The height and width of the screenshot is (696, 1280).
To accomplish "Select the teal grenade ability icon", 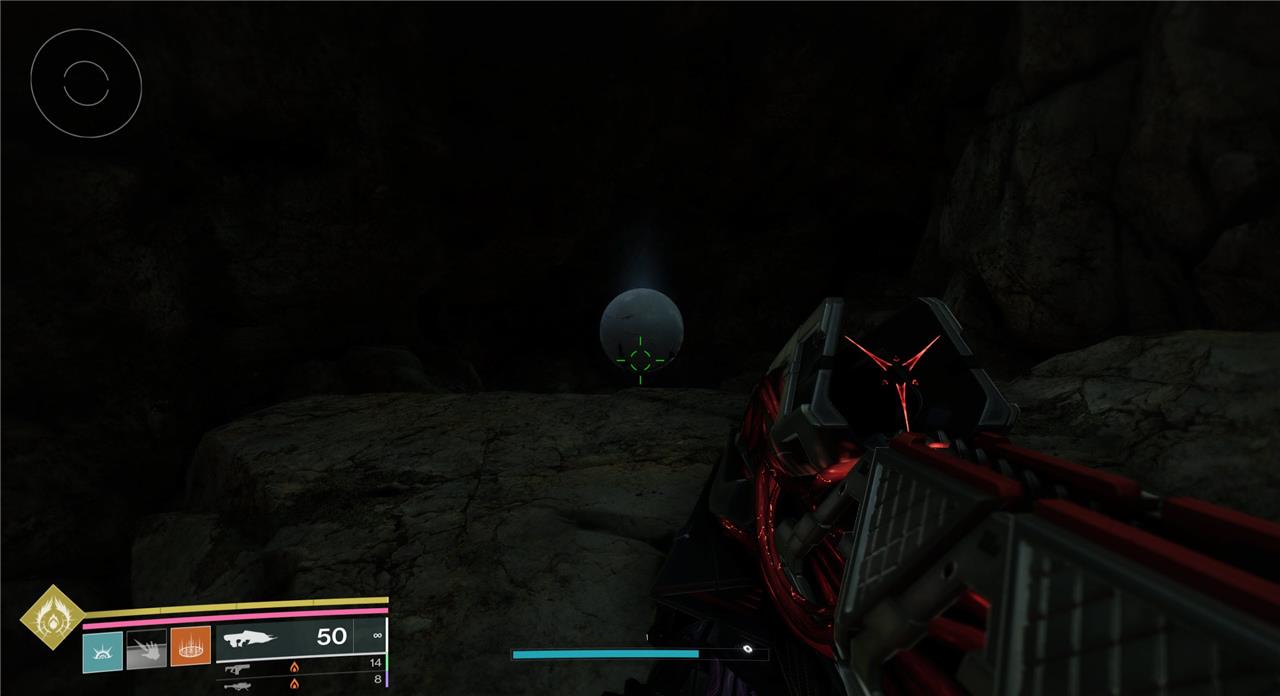I will pyautogui.click(x=102, y=648).
